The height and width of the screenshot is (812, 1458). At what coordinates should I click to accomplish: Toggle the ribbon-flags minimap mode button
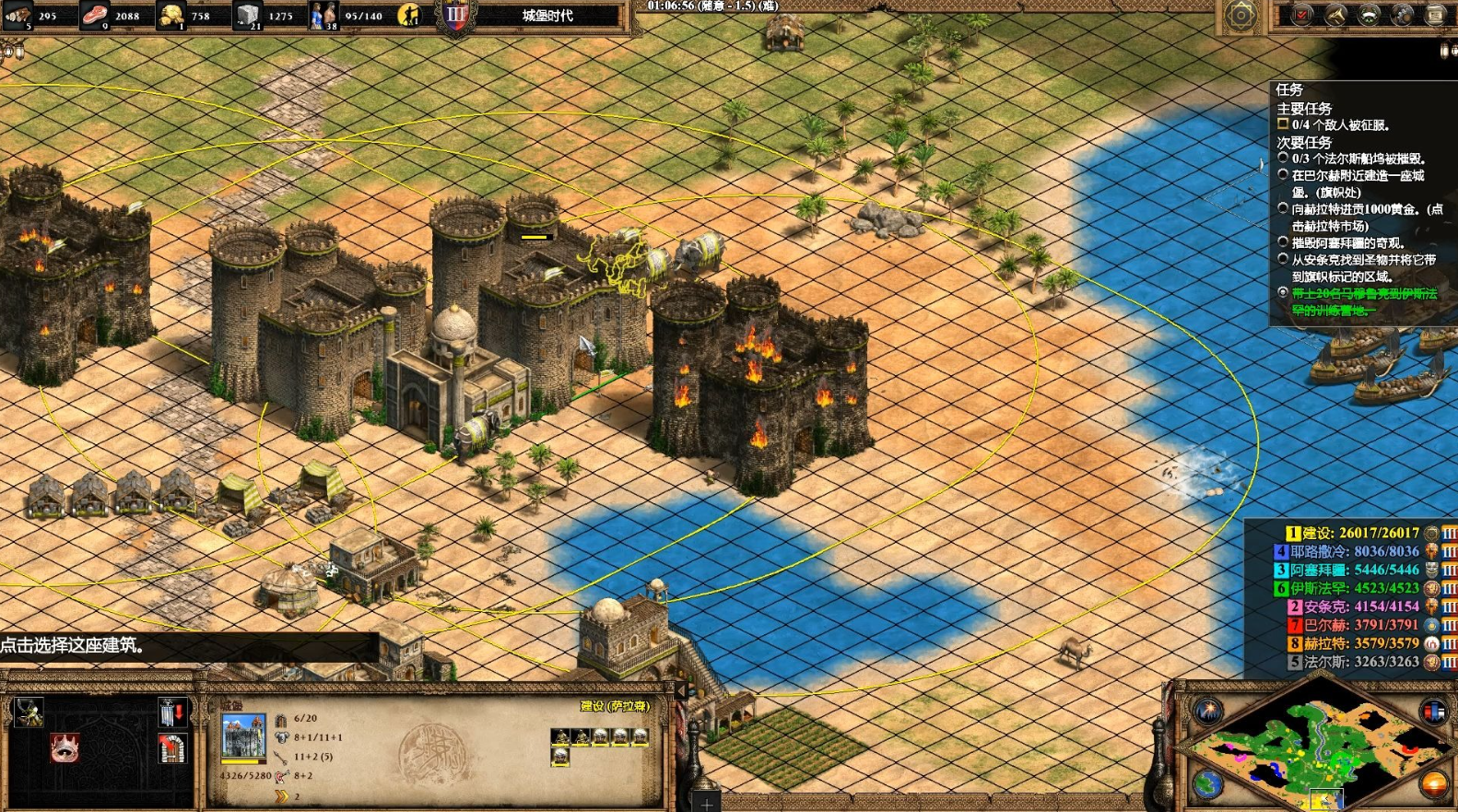1433,712
